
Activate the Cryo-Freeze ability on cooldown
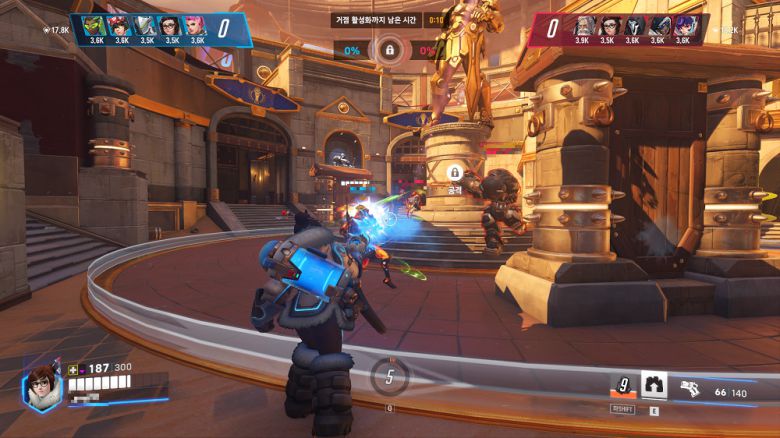pyautogui.click(x=623, y=385)
